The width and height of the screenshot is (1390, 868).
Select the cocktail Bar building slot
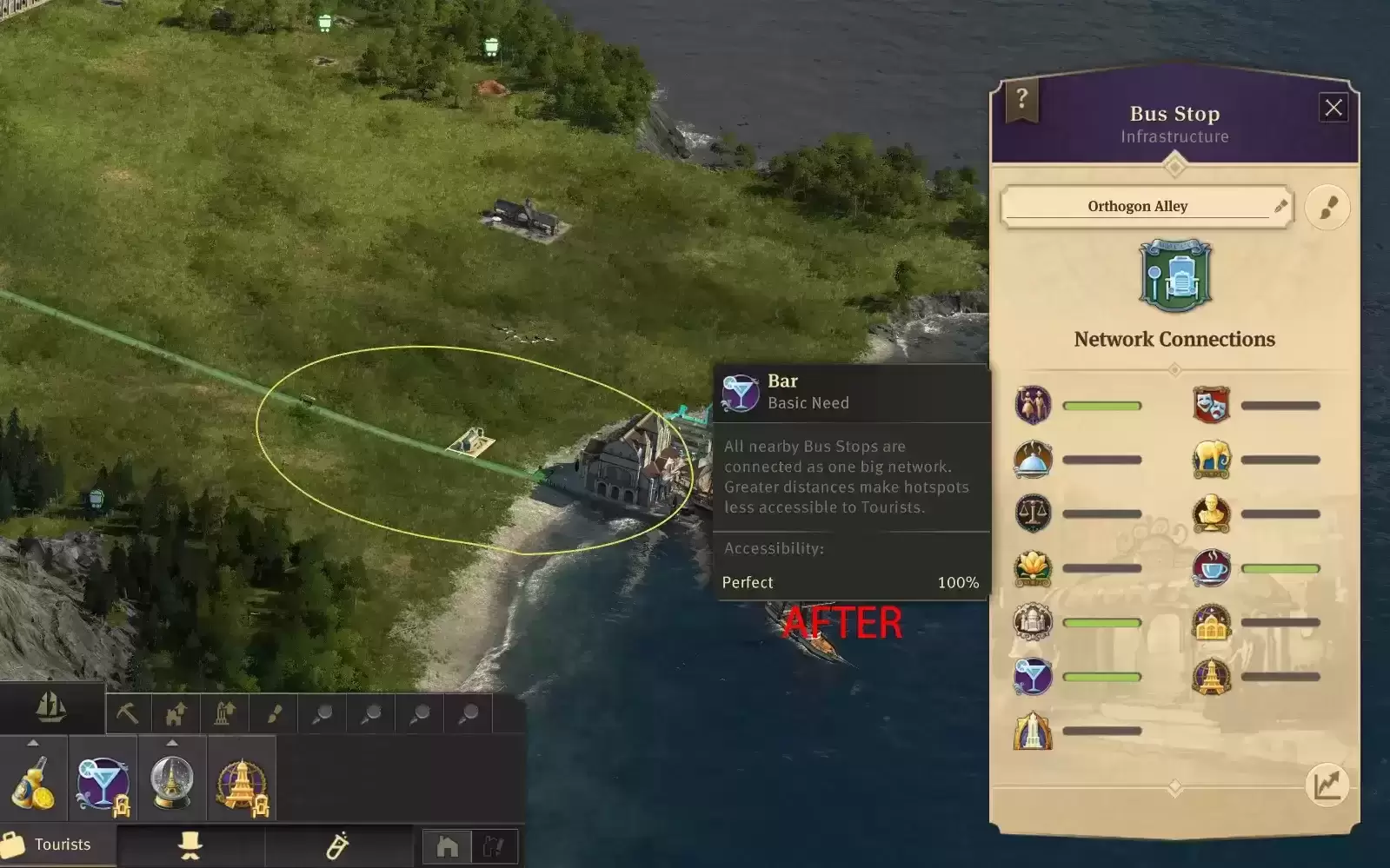click(103, 779)
